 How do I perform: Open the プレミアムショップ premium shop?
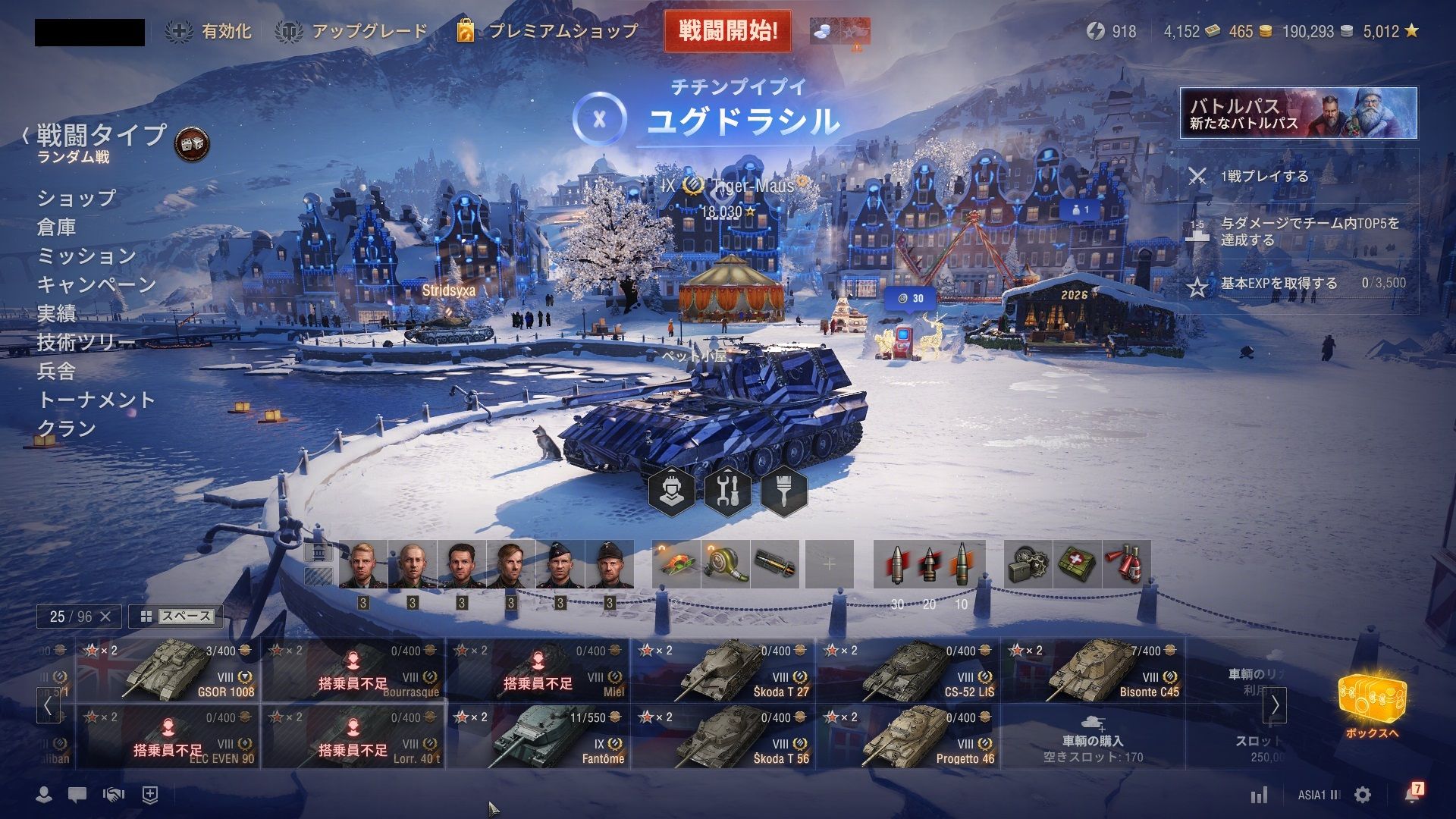pos(548,31)
